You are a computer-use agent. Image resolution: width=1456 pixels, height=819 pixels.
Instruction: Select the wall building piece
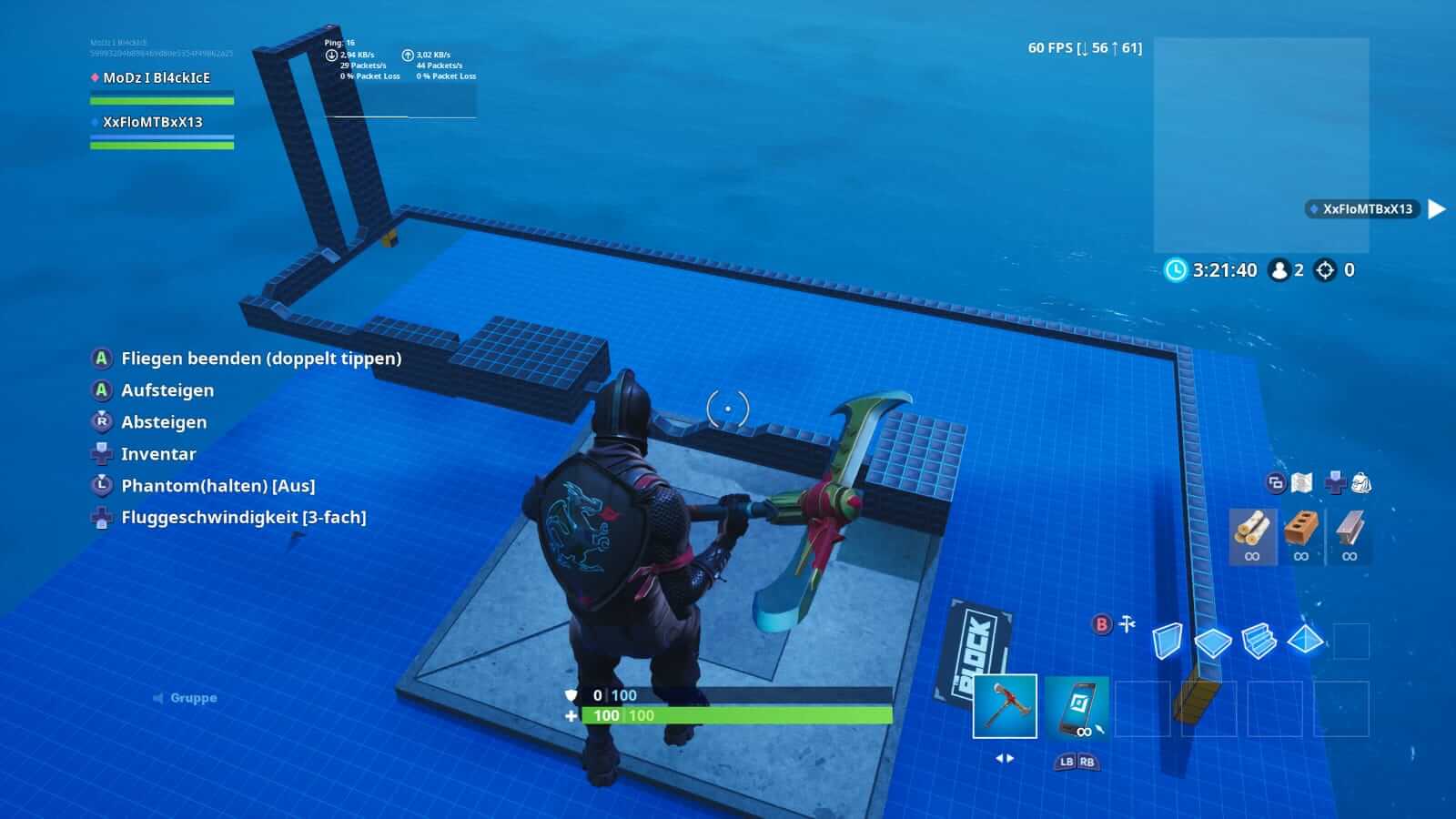1168,642
